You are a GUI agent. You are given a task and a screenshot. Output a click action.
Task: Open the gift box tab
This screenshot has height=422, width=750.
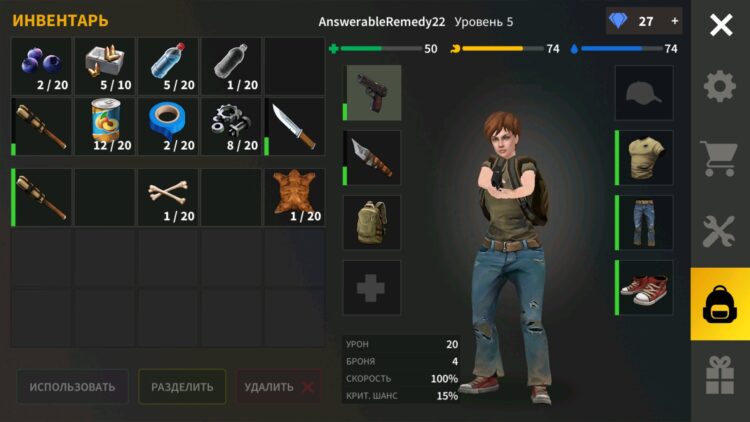[x=720, y=375]
